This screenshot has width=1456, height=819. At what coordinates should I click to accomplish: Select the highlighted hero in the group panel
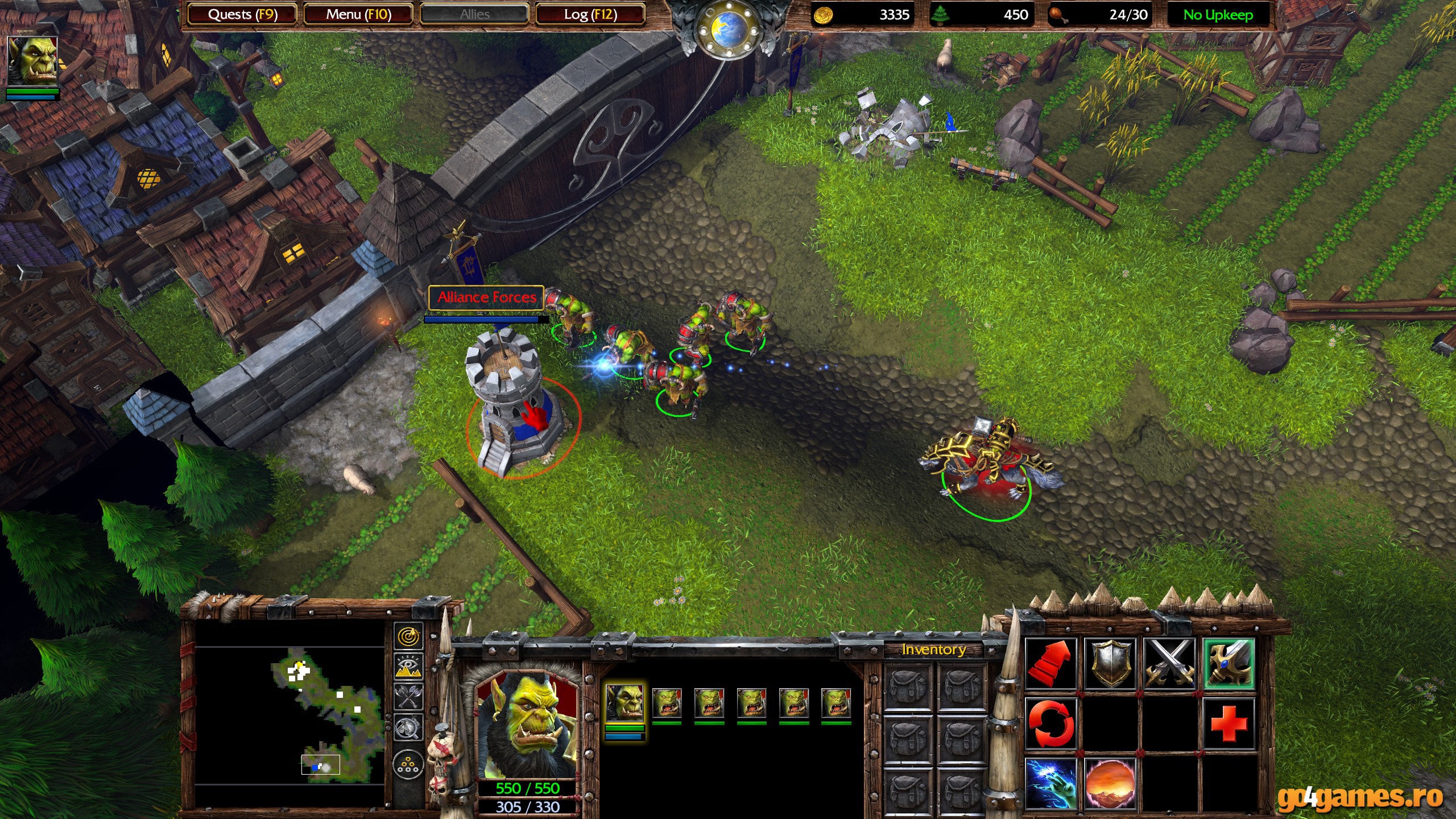(x=625, y=704)
